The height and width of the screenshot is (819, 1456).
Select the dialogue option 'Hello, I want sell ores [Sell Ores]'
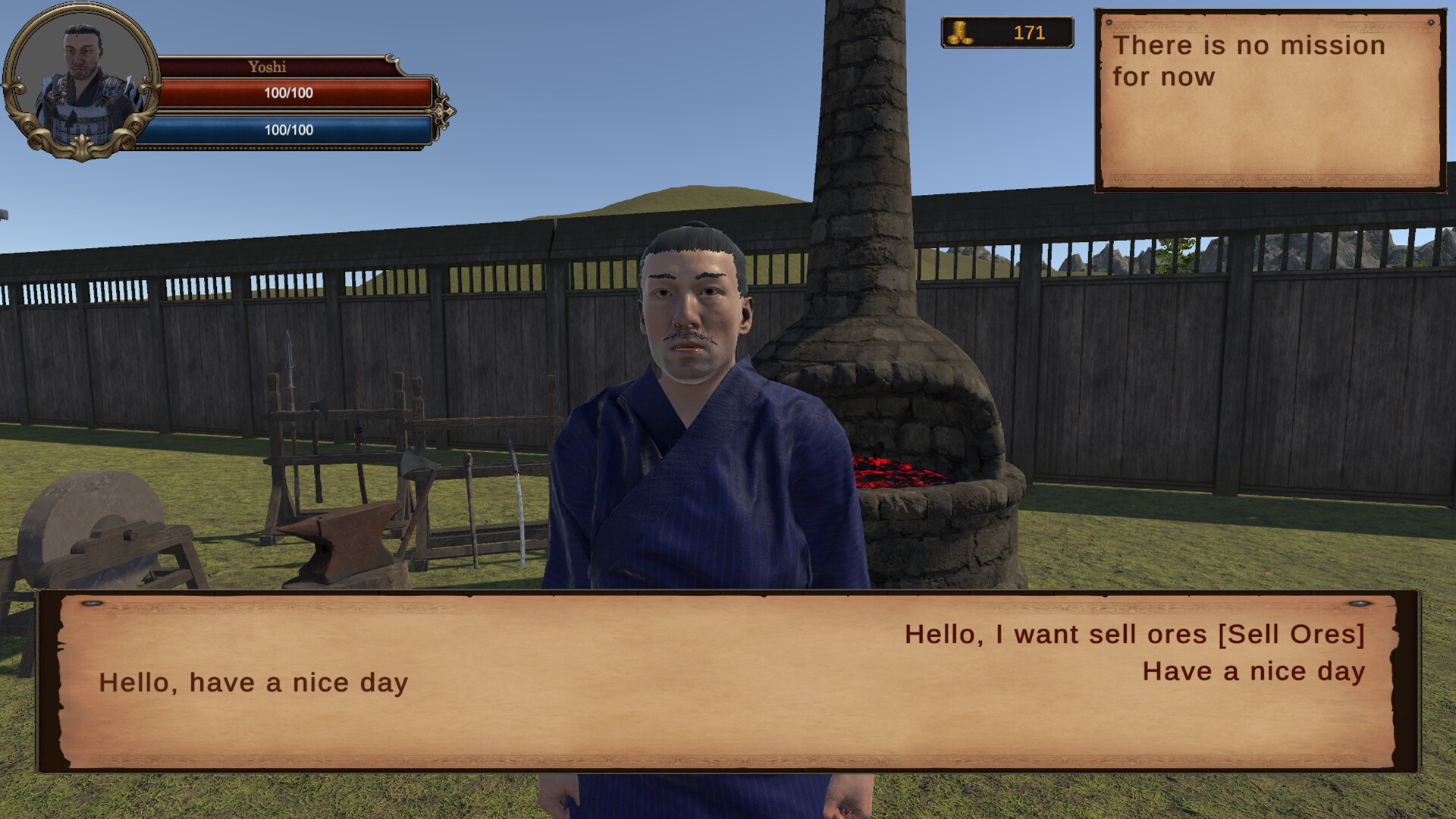point(1133,635)
